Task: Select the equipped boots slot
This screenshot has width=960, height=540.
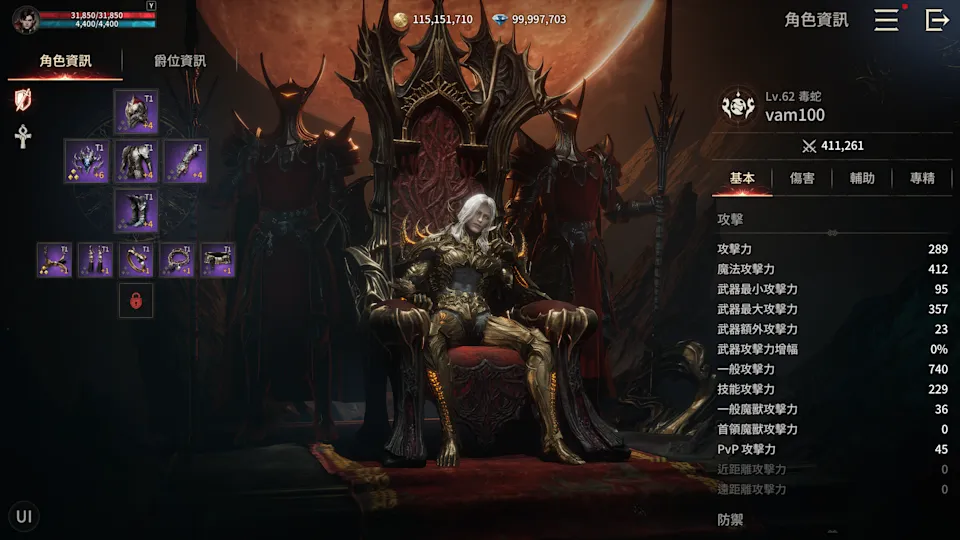Action: point(136,211)
